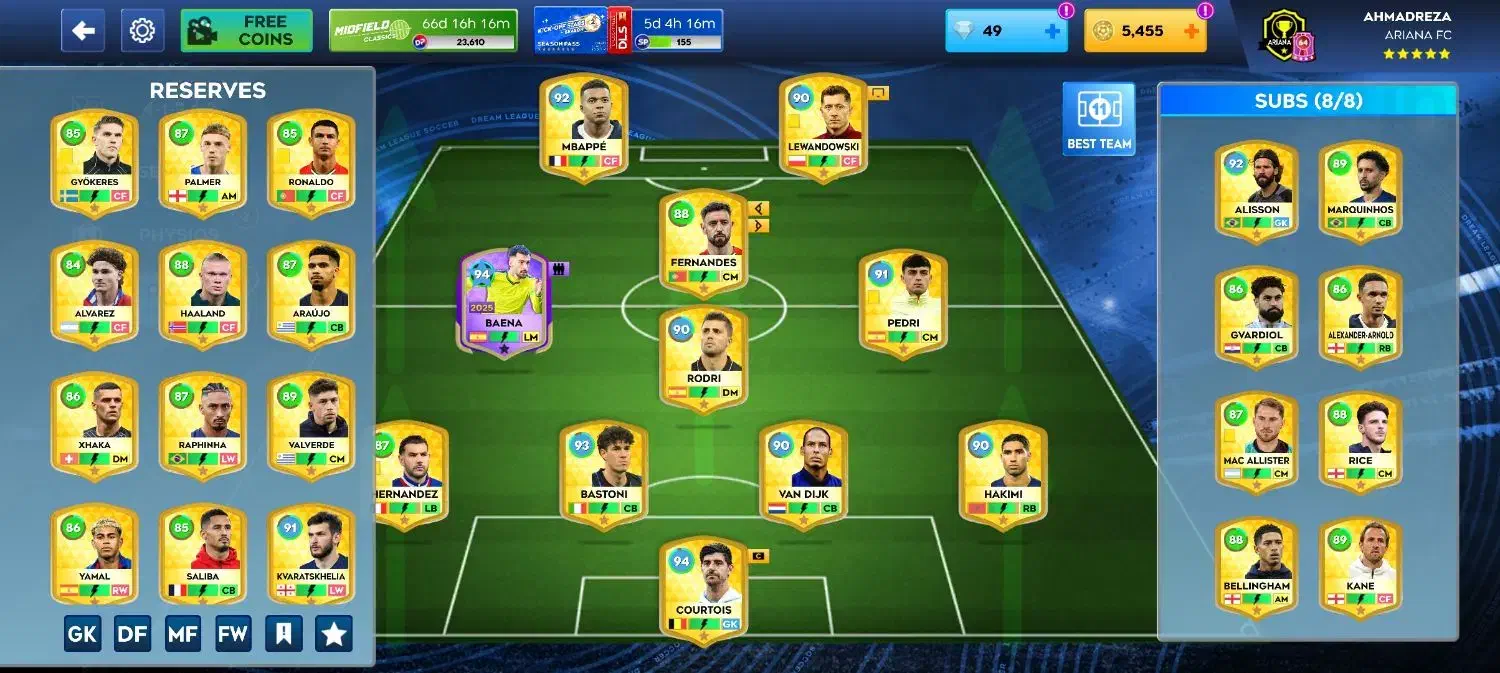Image resolution: width=1500 pixels, height=673 pixels.
Task: Filter reserves by DF
Action: (x=133, y=633)
